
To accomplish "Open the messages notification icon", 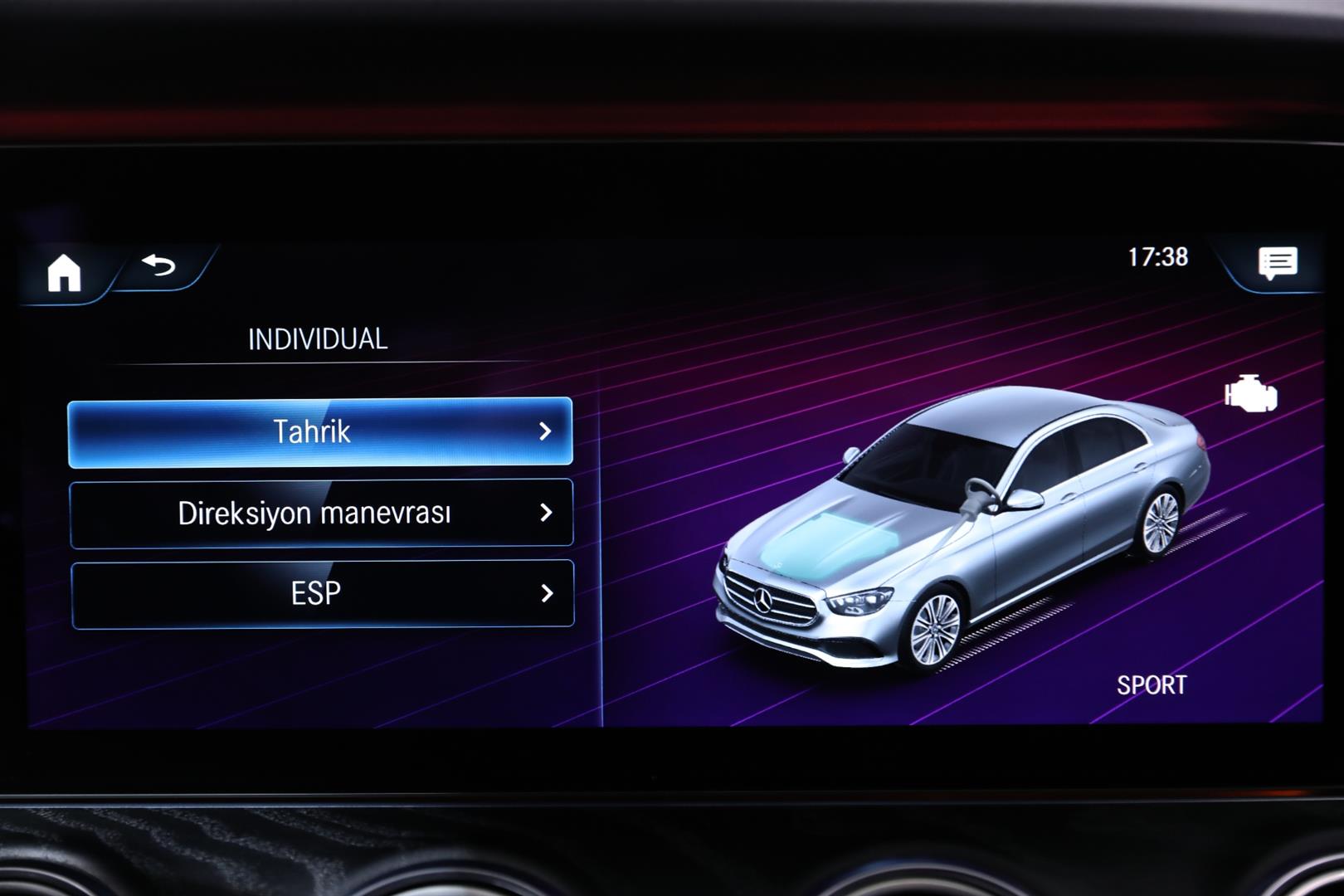I will (1277, 264).
